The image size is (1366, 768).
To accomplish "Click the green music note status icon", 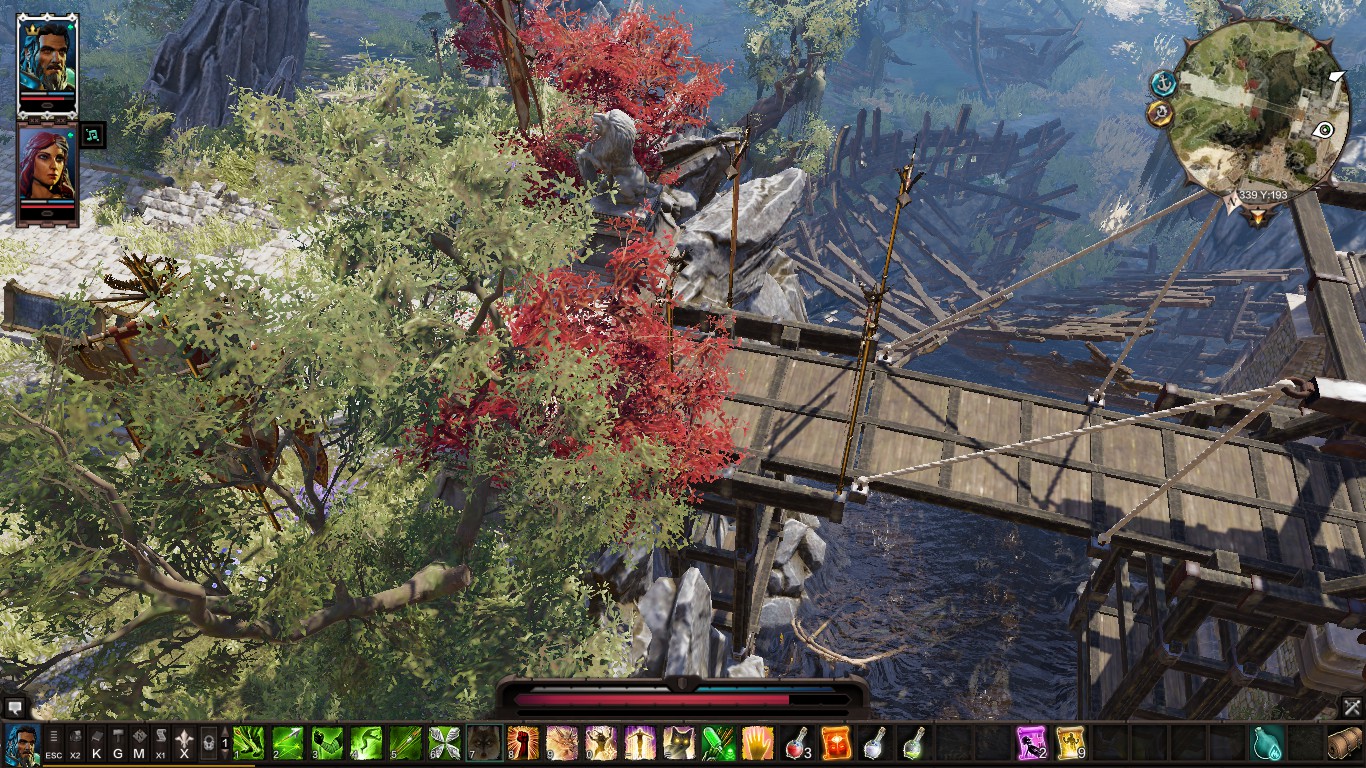I will click(x=93, y=135).
